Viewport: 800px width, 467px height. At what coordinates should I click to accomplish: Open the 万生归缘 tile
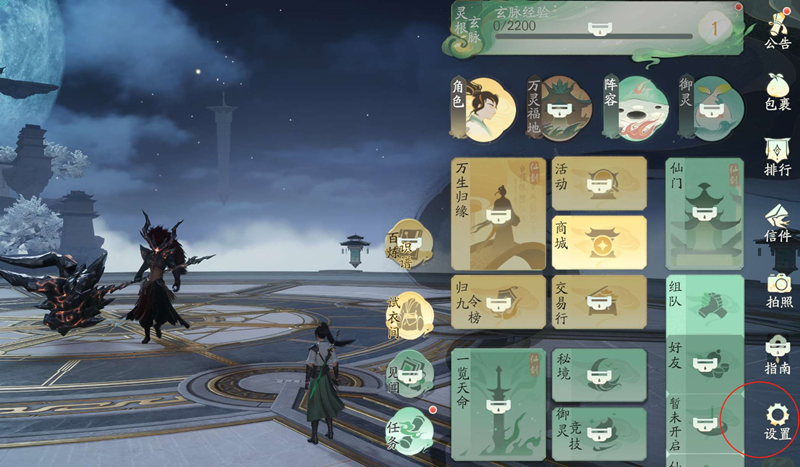coord(498,213)
